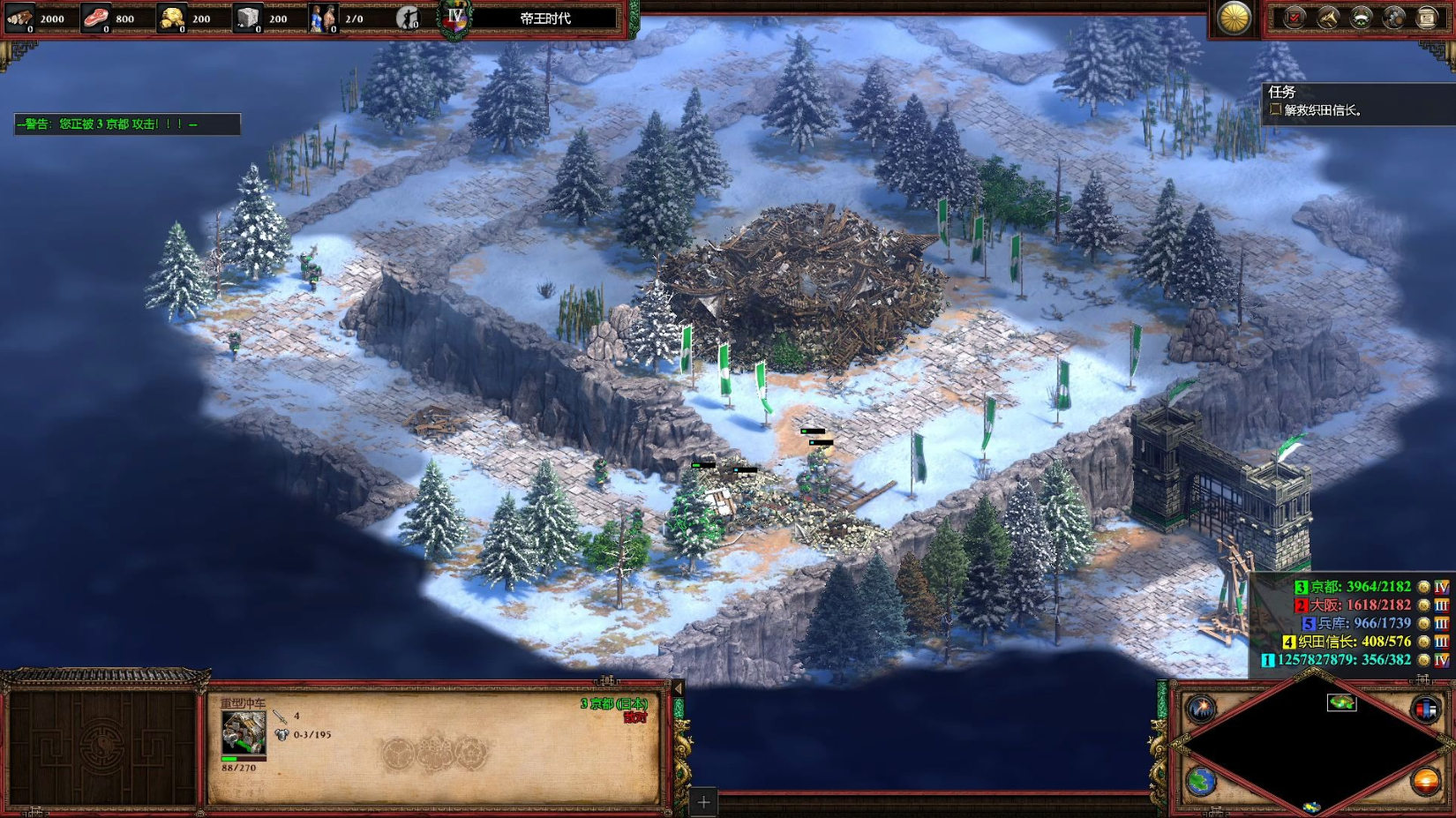Select the heavy ram unit portrait
The height and width of the screenshot is (818, 1456).
[x=243, y=732]
